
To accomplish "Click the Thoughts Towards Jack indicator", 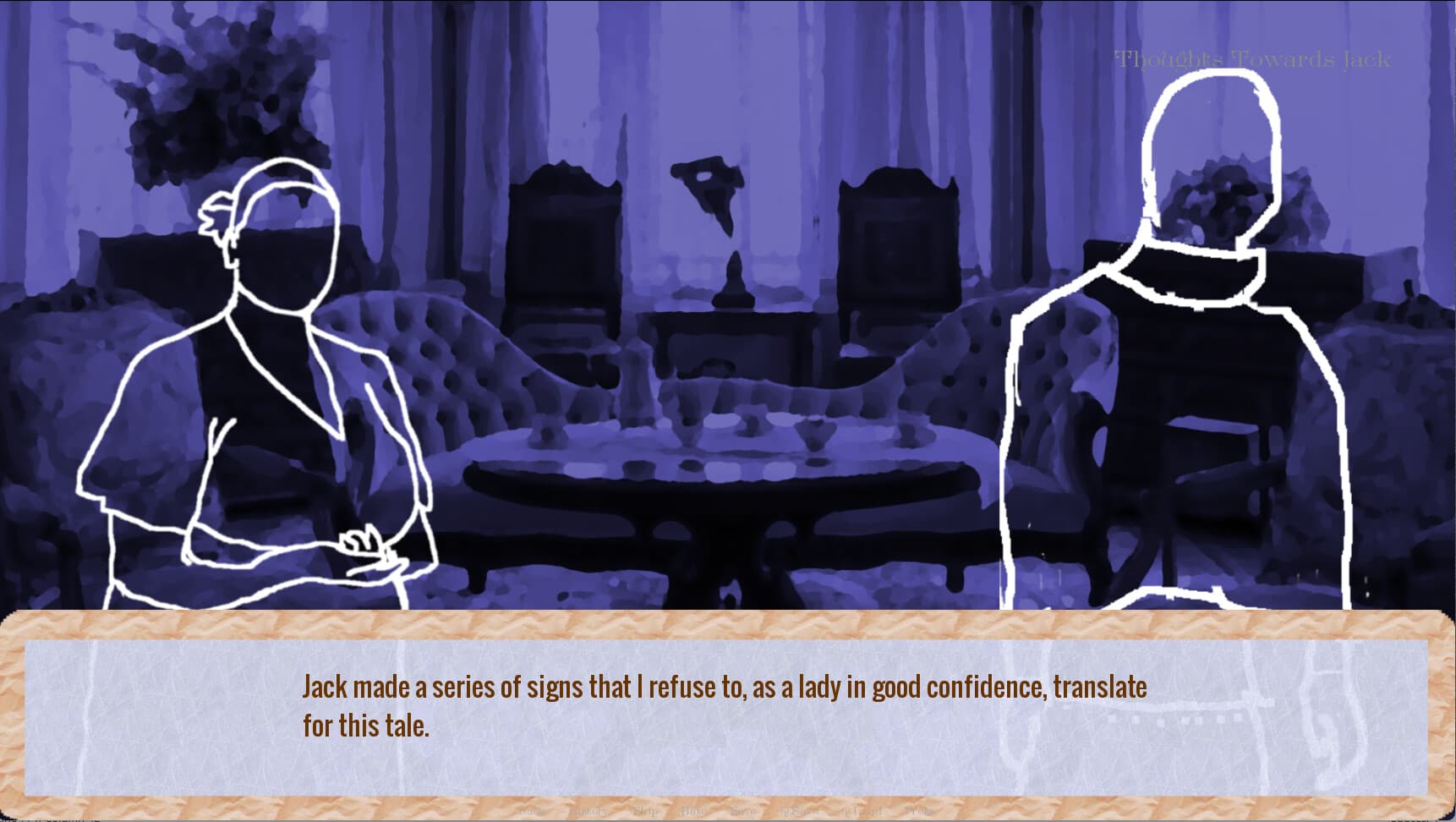I will click(1252, 58).
